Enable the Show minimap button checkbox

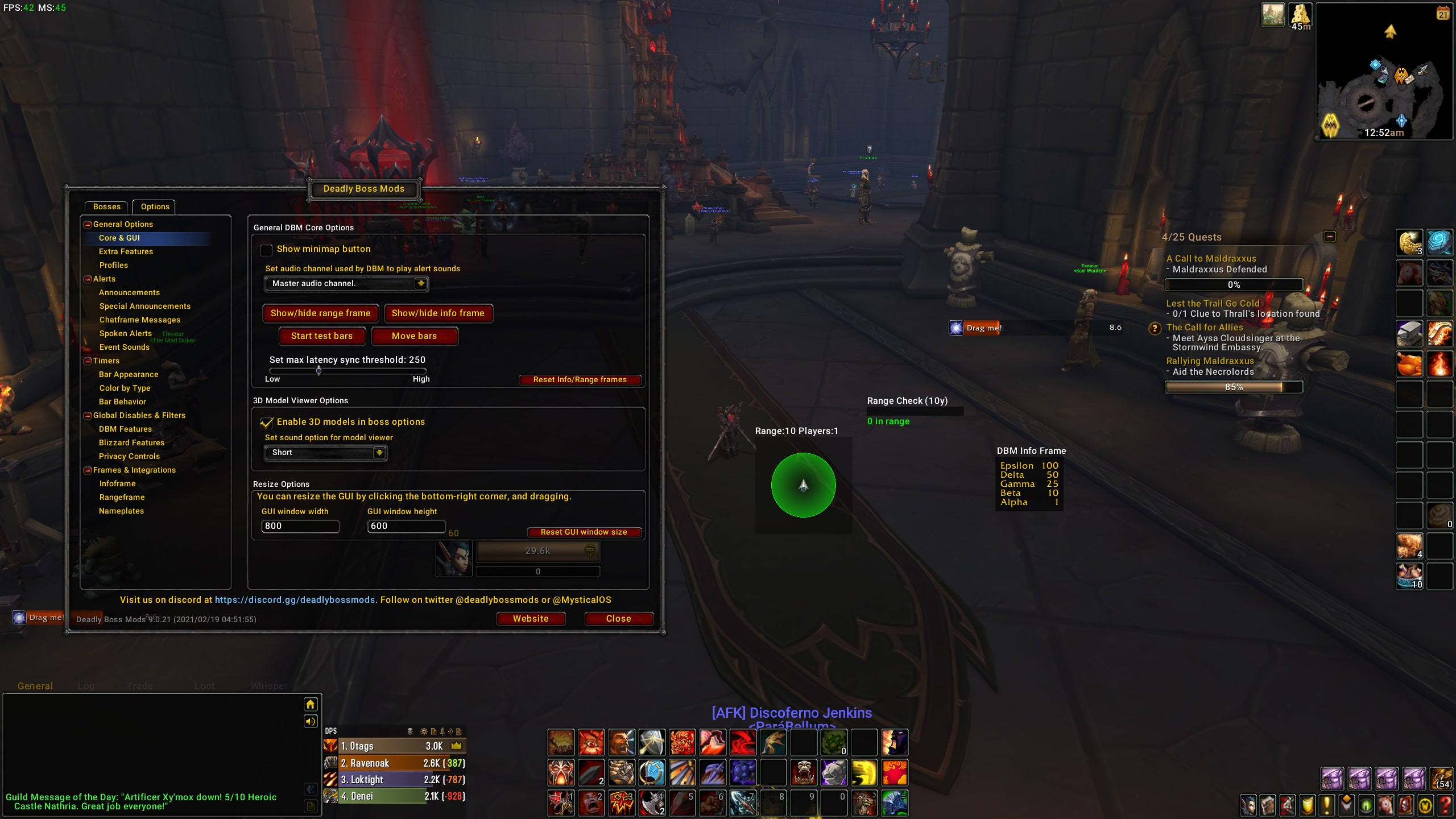pos(267,249)
